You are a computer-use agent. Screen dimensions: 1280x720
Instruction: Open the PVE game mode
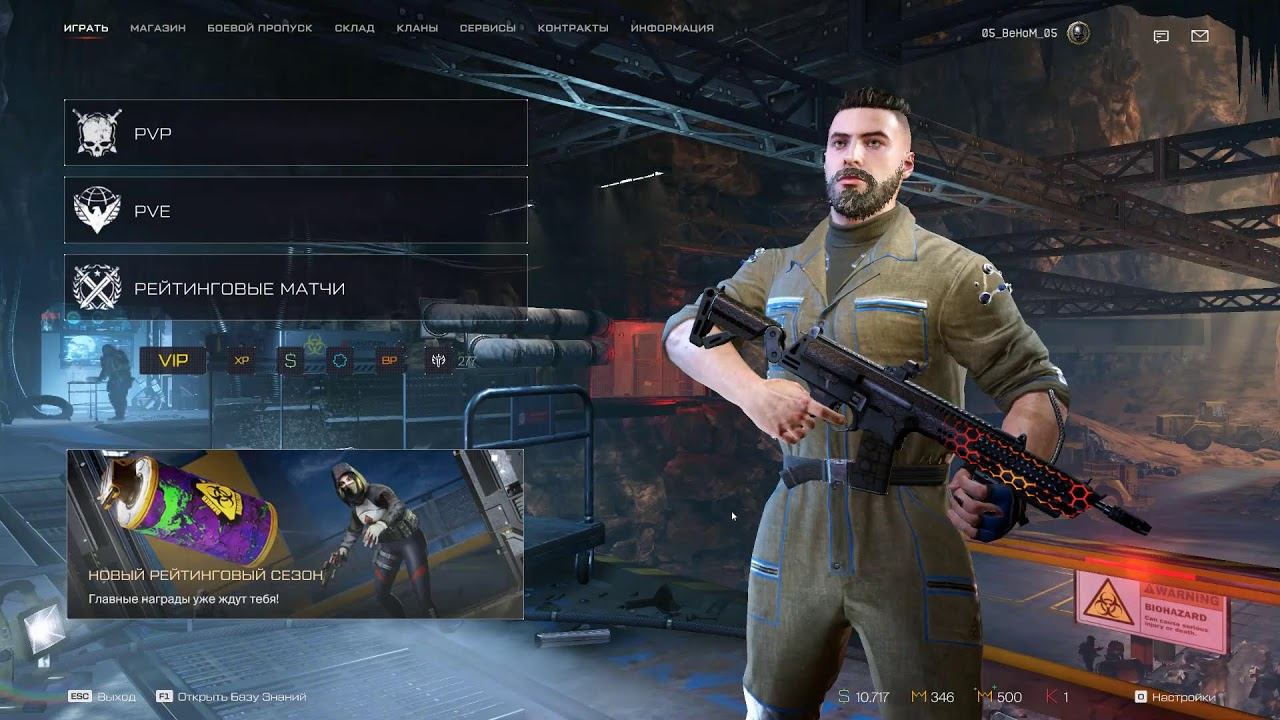[x=296, y=210]
